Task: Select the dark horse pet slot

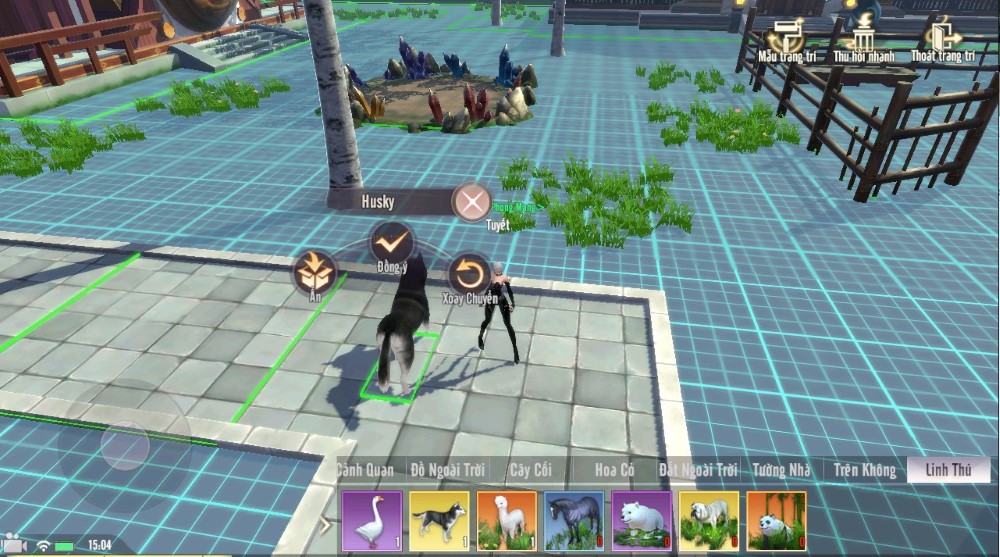Action: 574,521
